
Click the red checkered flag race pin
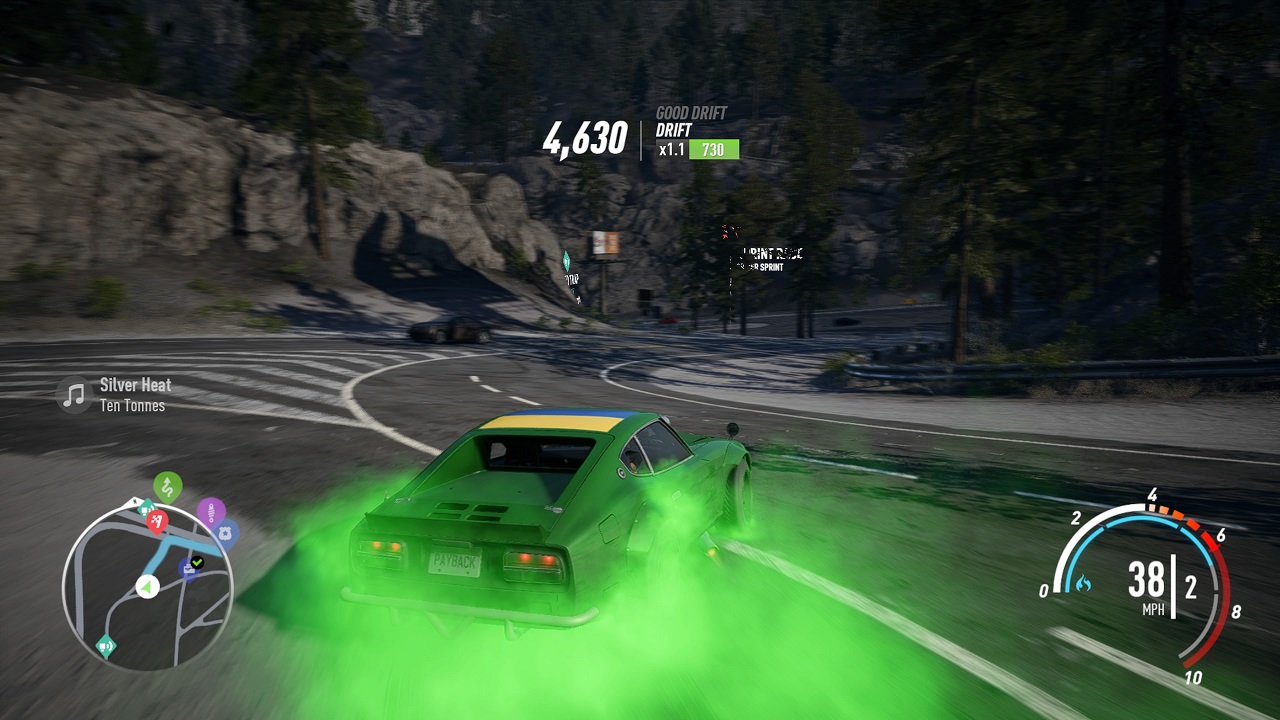(x=157, y=520)
